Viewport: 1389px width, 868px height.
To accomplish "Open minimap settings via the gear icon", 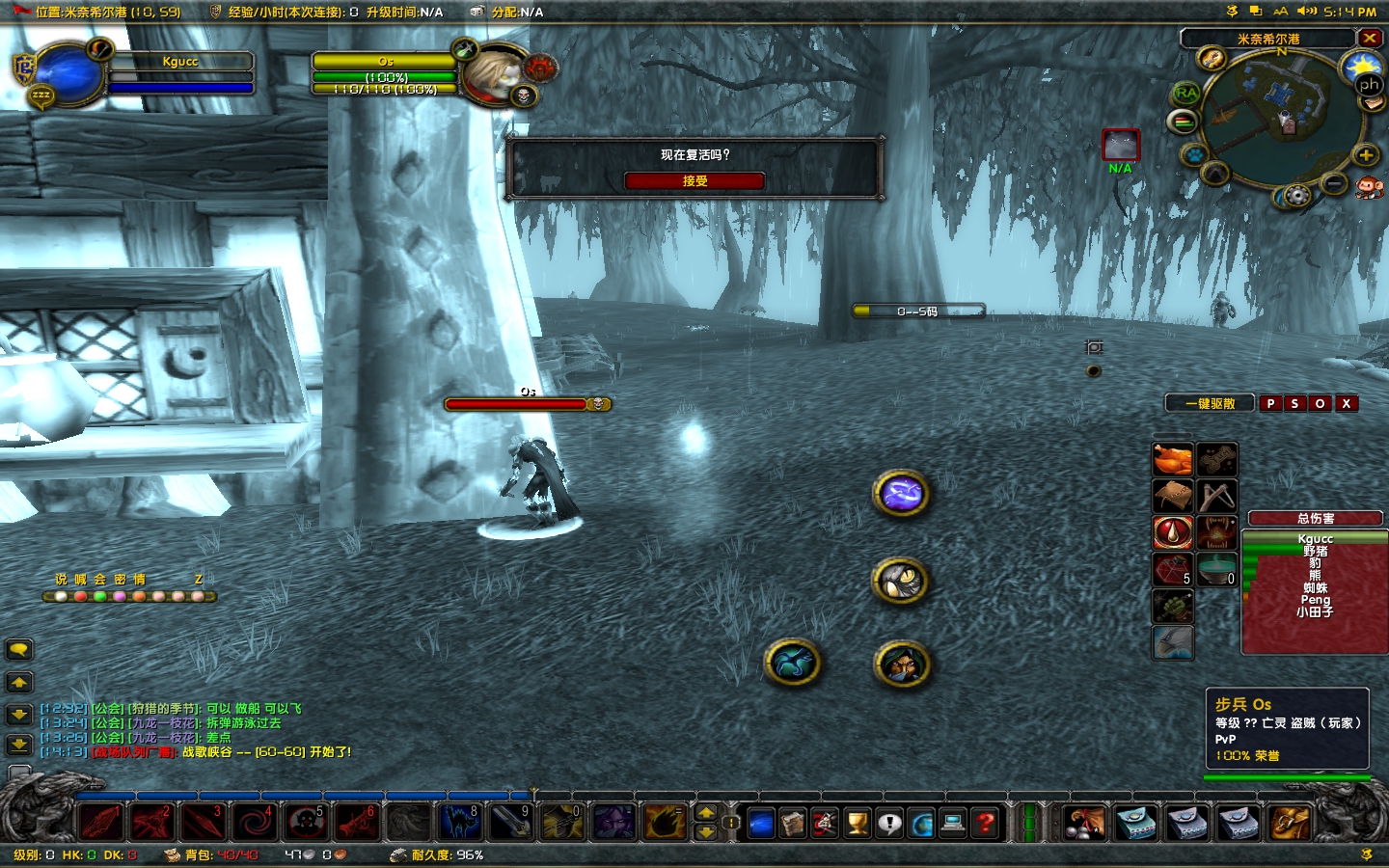I will pyautogui.click(x=1296, y=194).
